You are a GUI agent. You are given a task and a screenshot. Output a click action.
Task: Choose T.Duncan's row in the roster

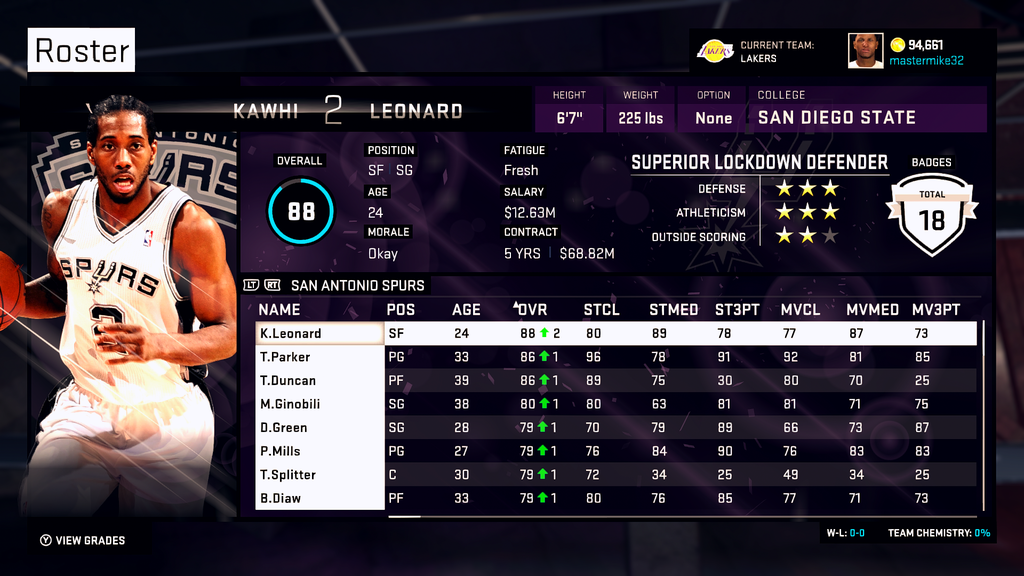[x=320, y=381]
